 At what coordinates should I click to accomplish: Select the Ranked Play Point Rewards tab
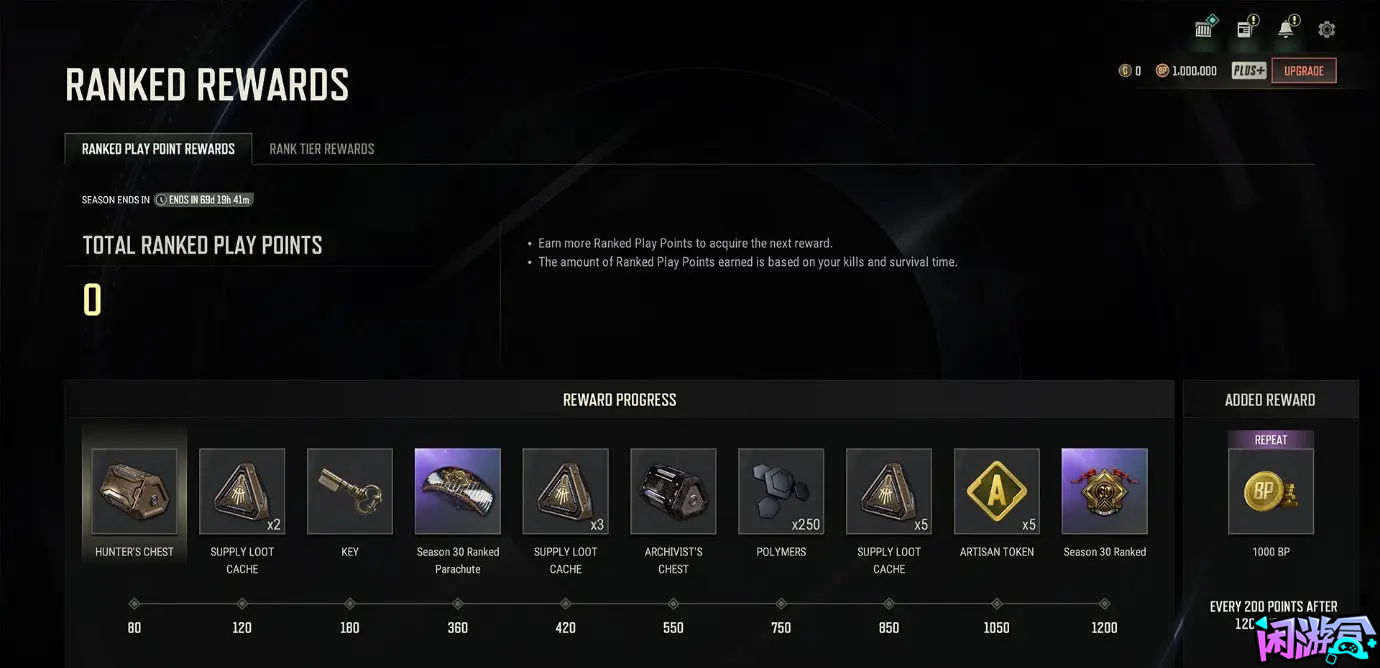click(158, 149)
